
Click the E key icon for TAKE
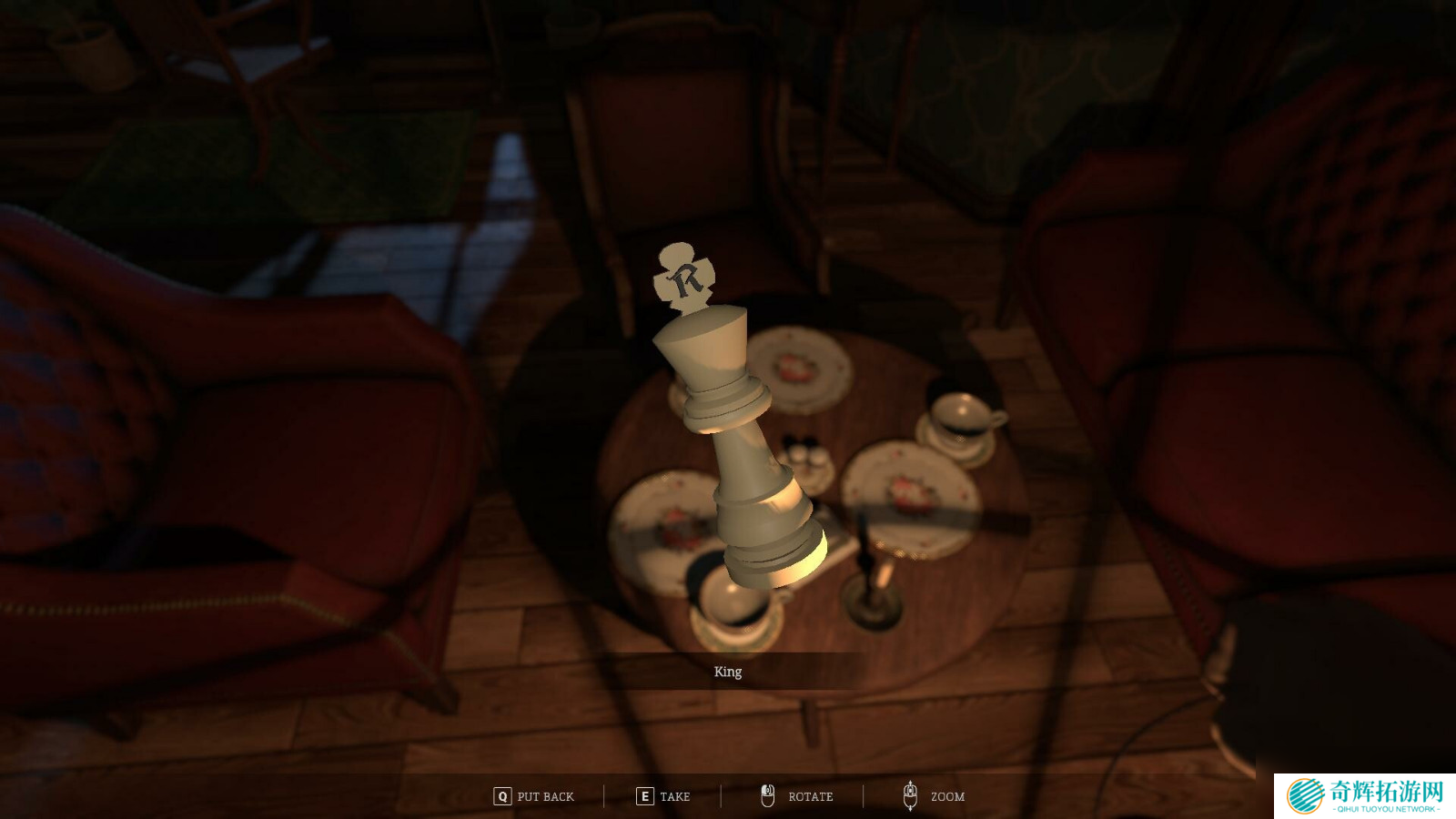[643, 795]
